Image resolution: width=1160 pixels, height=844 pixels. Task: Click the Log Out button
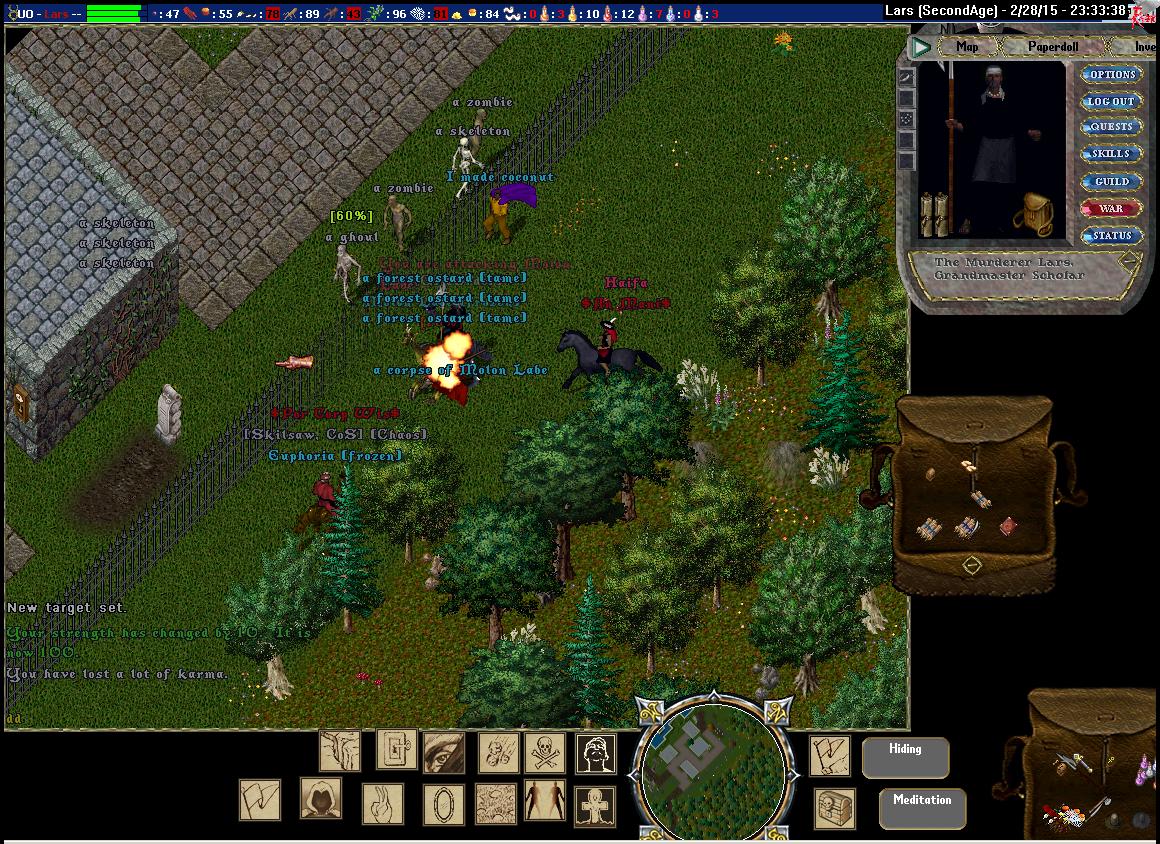click(x=1112, y=102)
